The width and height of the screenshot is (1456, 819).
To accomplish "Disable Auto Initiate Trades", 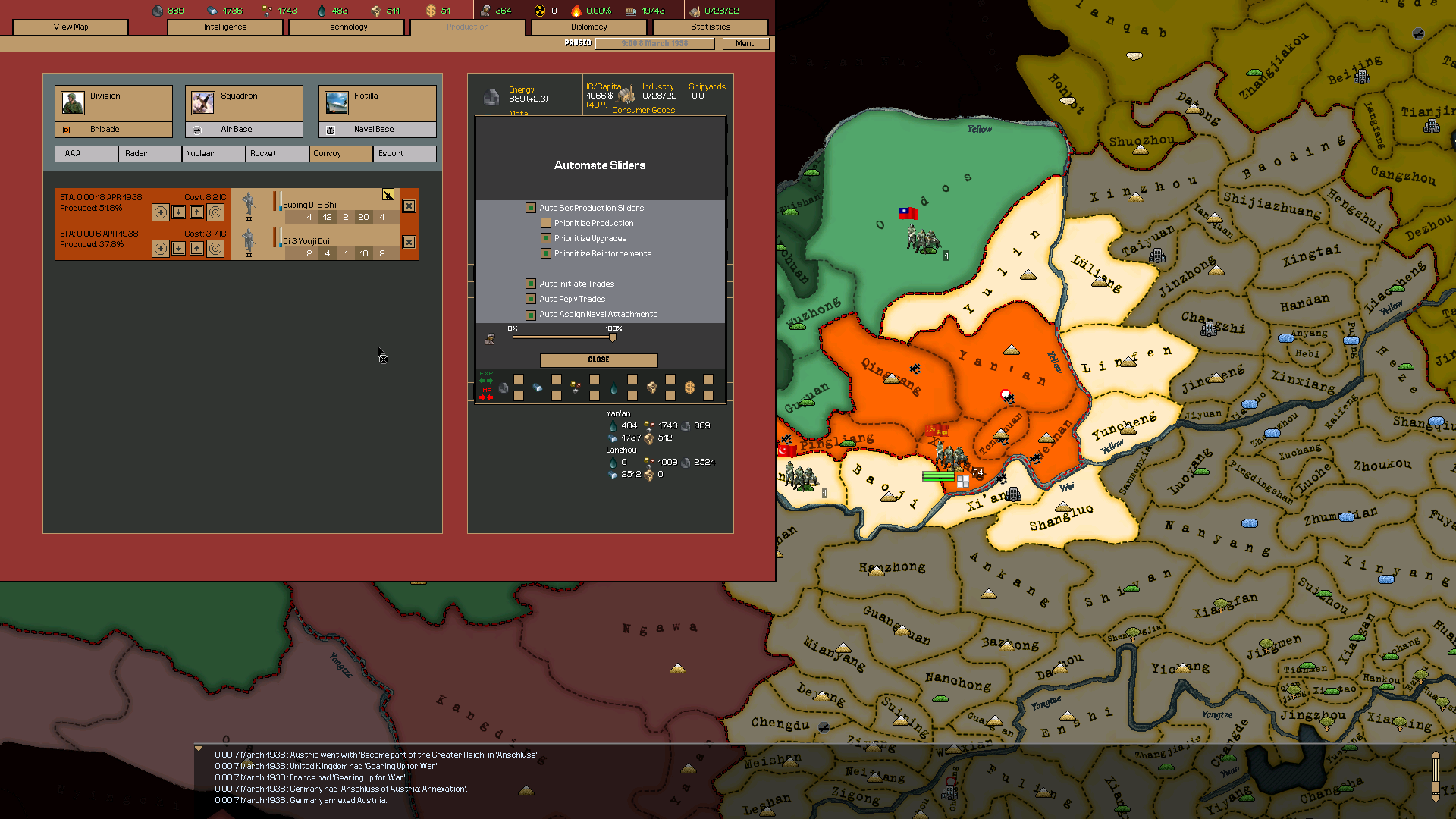I will pyautogui.click(x=530, y=283).
